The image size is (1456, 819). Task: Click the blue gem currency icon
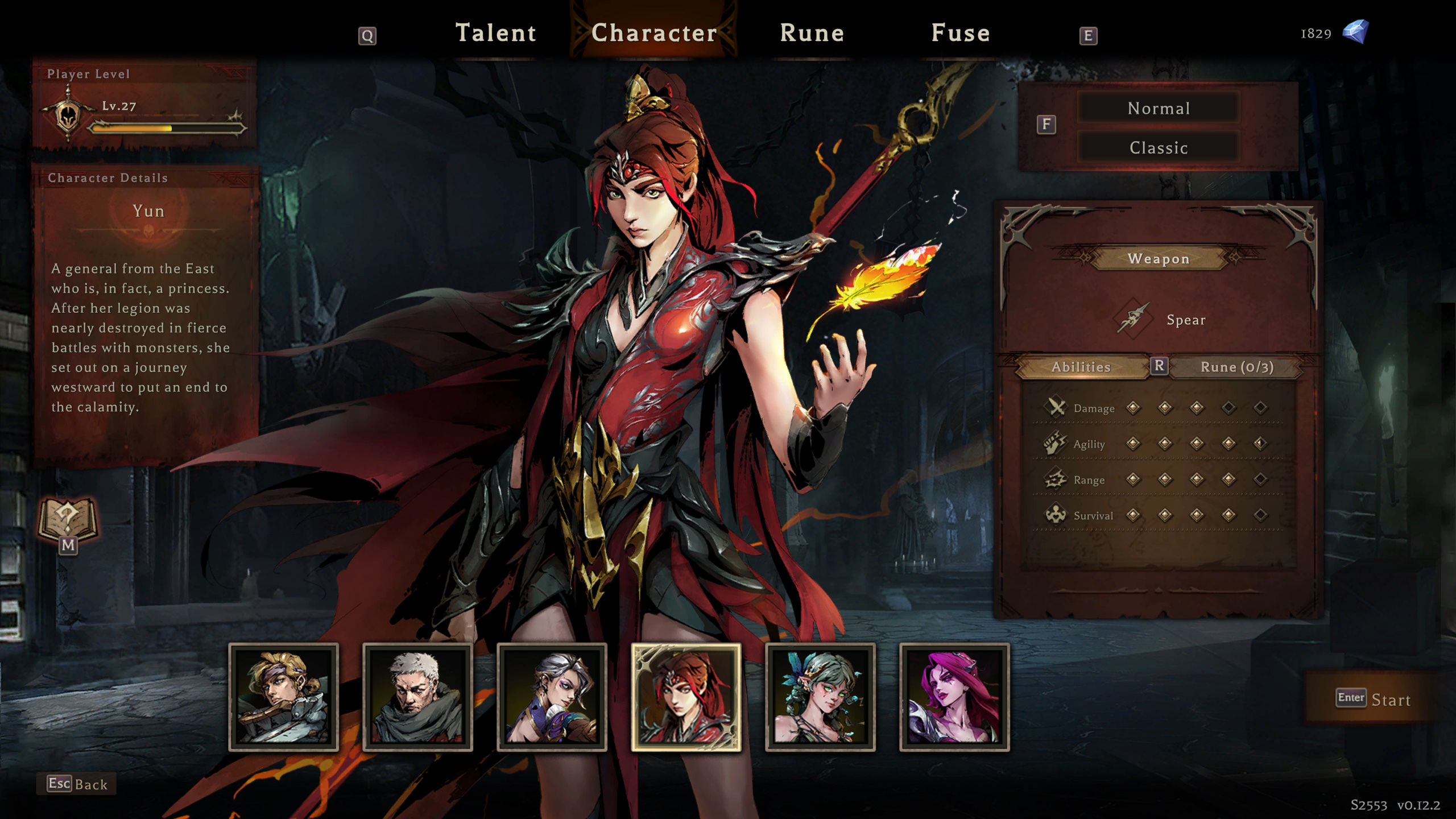coord(1355,32)
